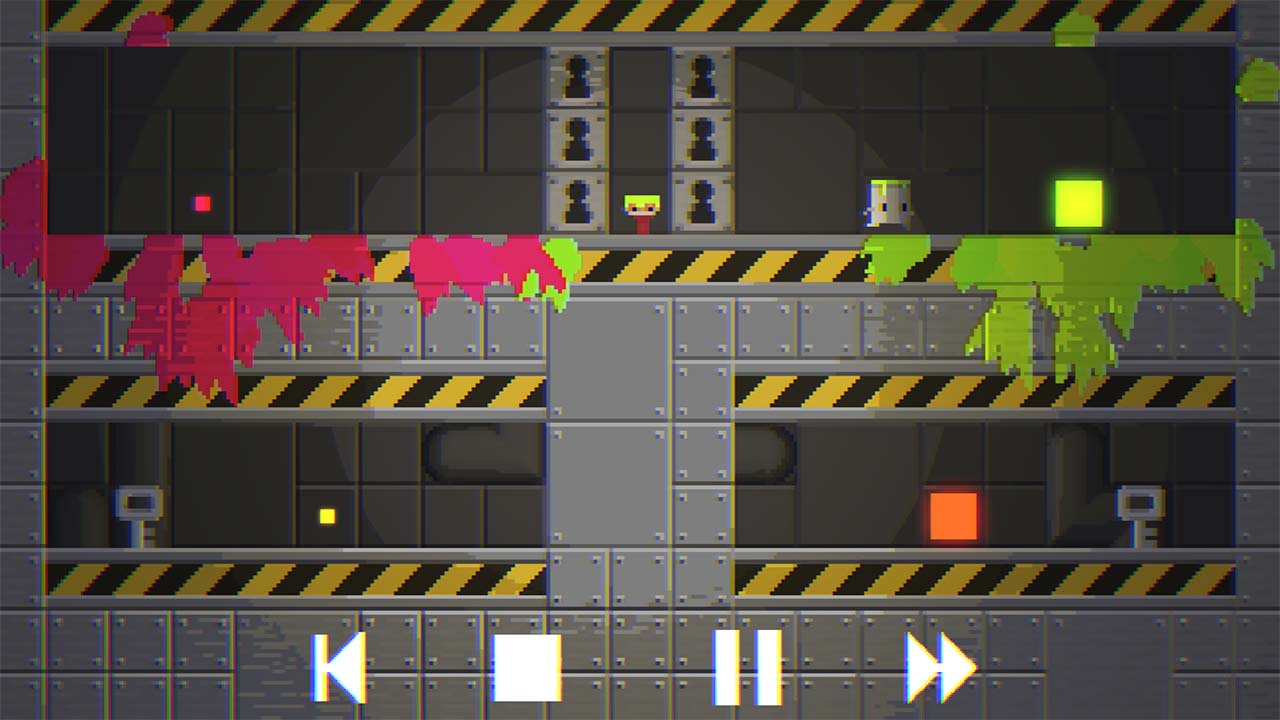Select the orange cube block
The height and width of the screenshot is (720, 1280).
[951, 513]
